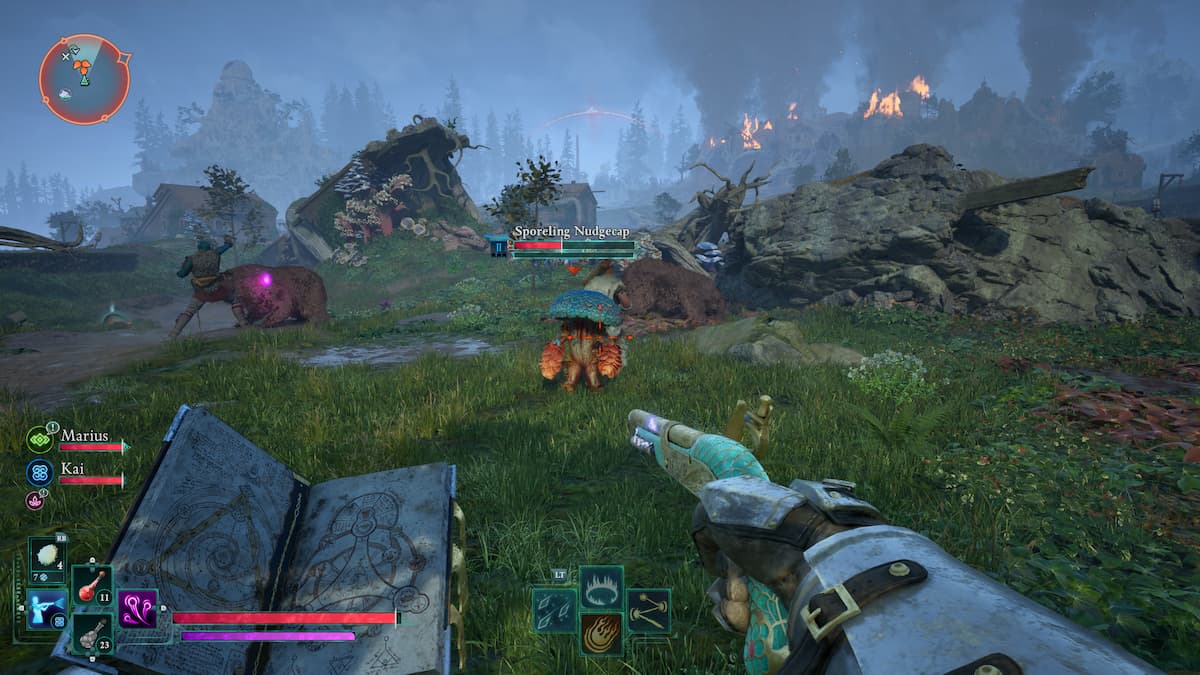1200x675 pixels.
Task: Select Kai's blue companion portrait icon
Action: [x=40, y=472]
